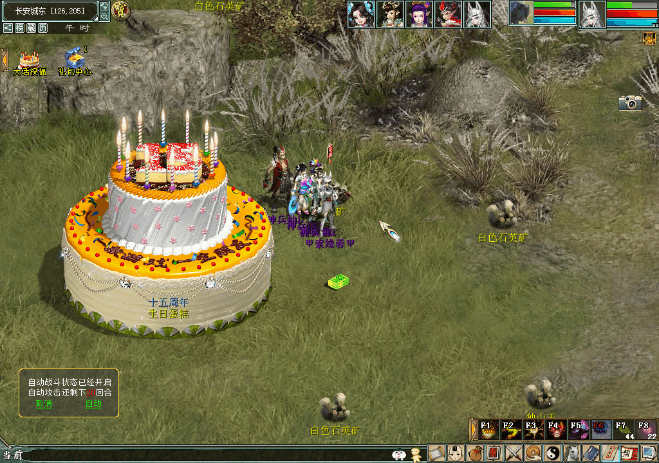Click the 长安城东 map name bar
The height and width of the screenshot is (463, 659).
pyautogui.click(x=50, y=10)
